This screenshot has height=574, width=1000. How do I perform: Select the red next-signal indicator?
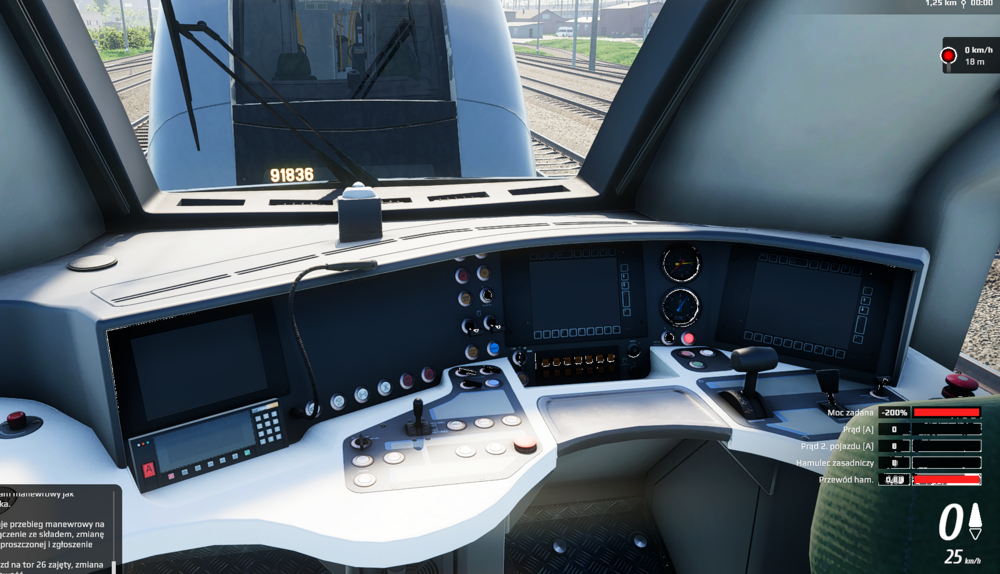pyautogui.click(x=949, y=55)
